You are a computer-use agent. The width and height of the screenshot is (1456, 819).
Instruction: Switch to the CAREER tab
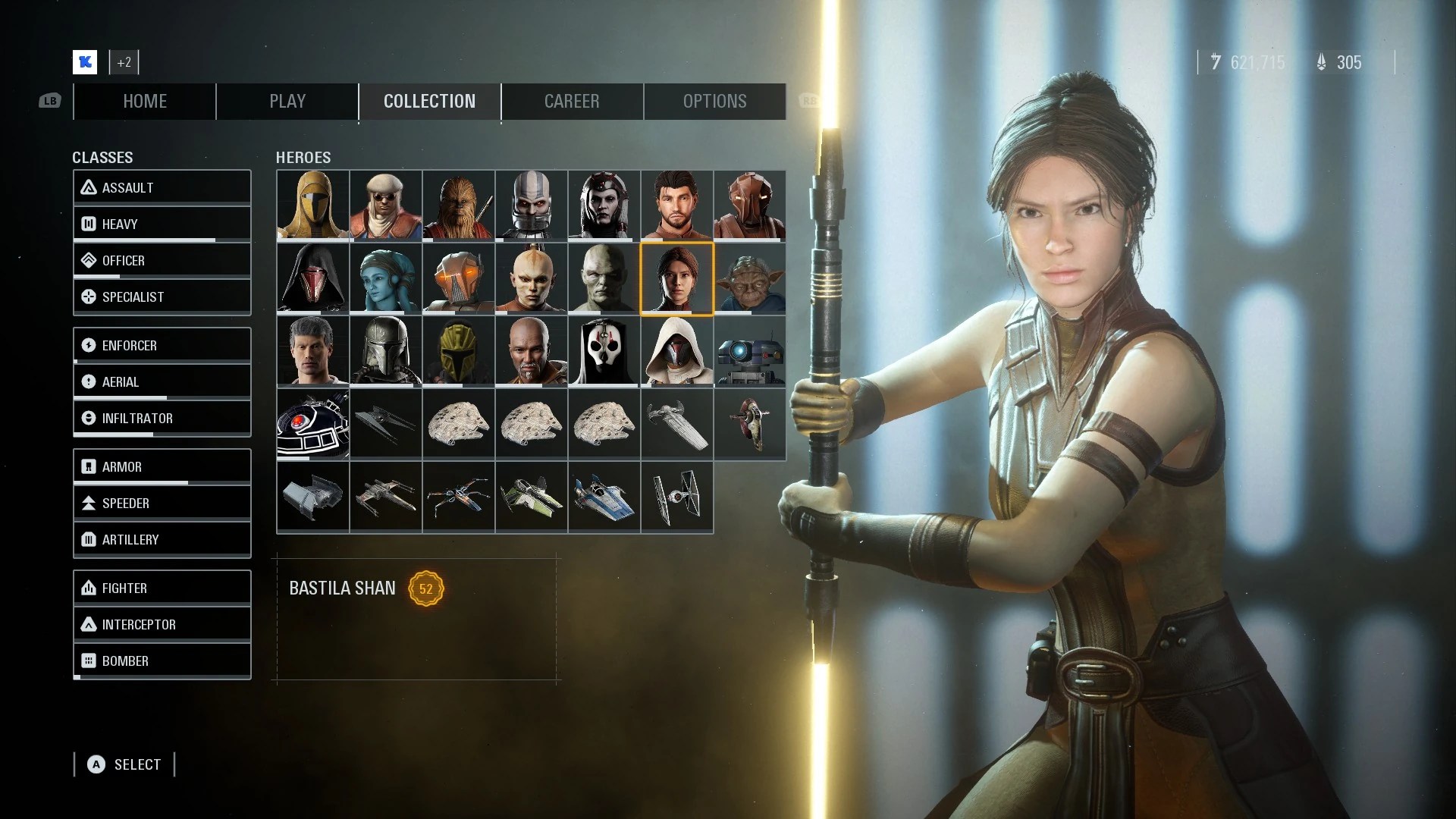(x=572, y=101)
